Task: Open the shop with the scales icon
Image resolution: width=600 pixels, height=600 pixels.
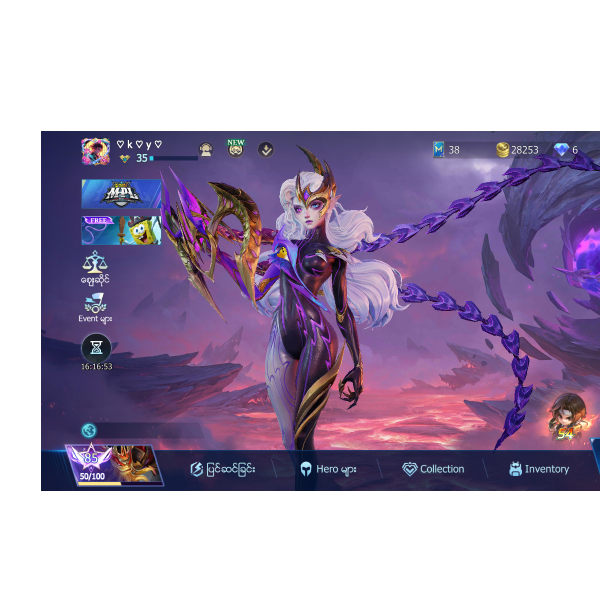Action: click(x=95, y=267)
